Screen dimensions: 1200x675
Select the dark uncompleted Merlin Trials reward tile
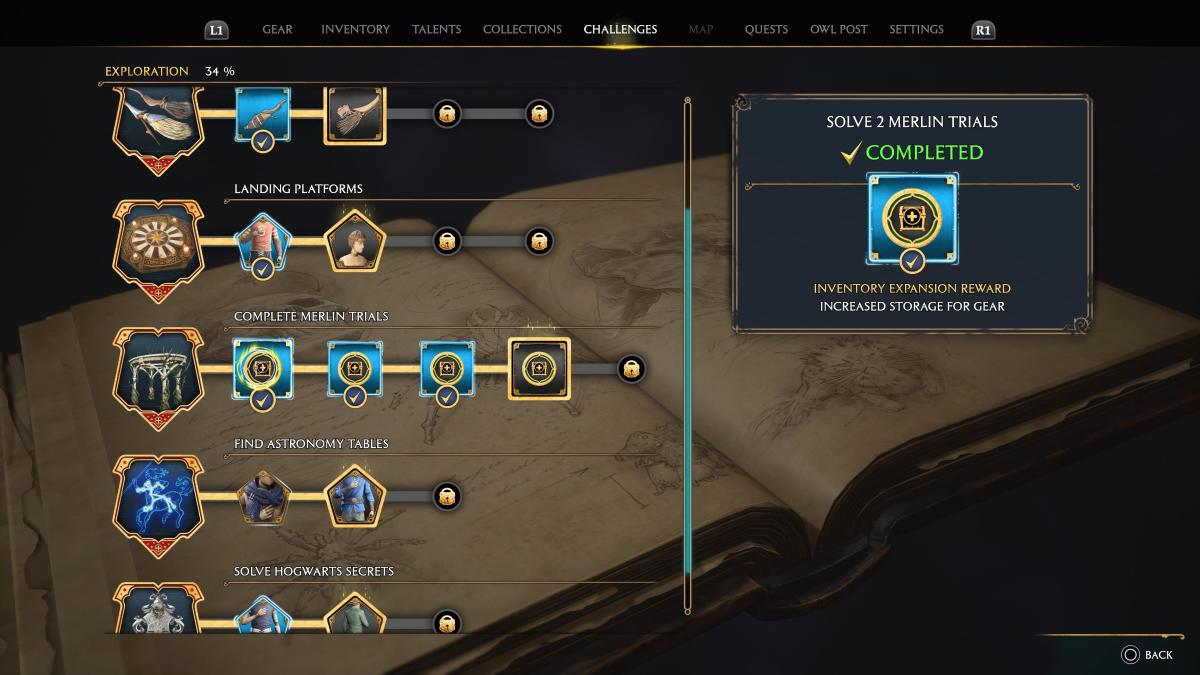coord(539,369)
